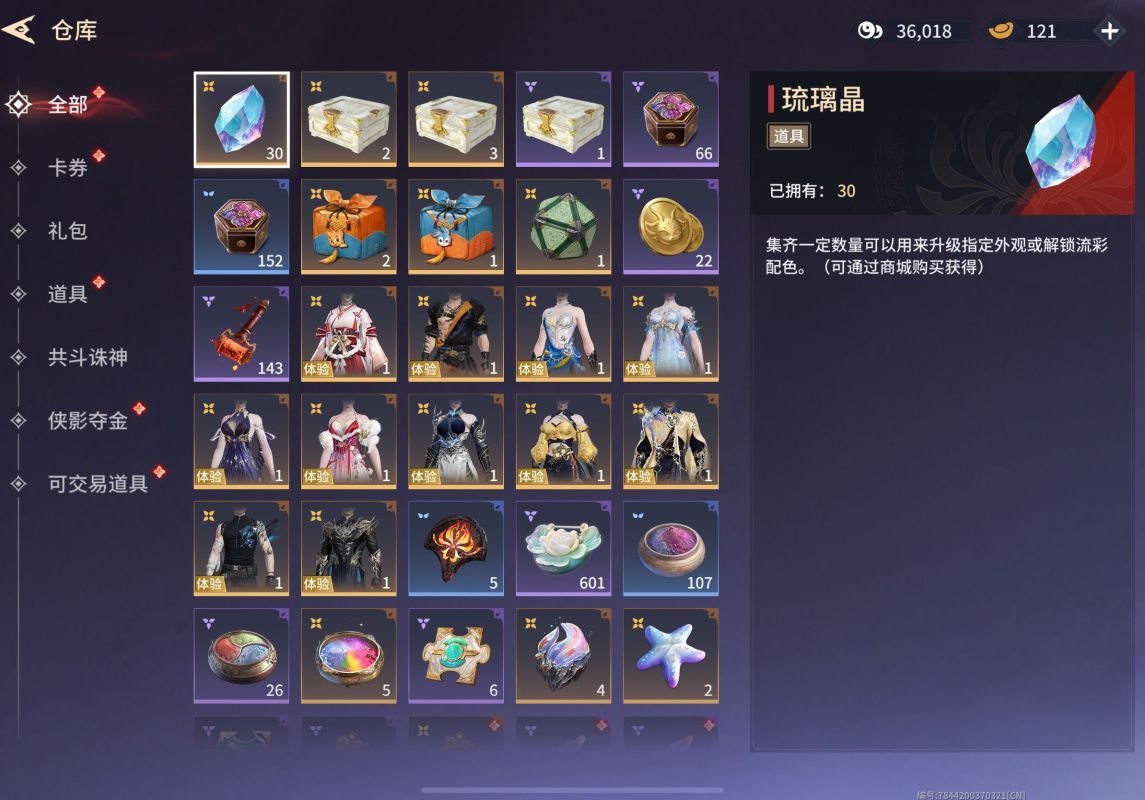This screenshot has height=800, width=1145.
Task: Select the red hammer item with 143
Action: pyautogui.click(x=241, y=334)
